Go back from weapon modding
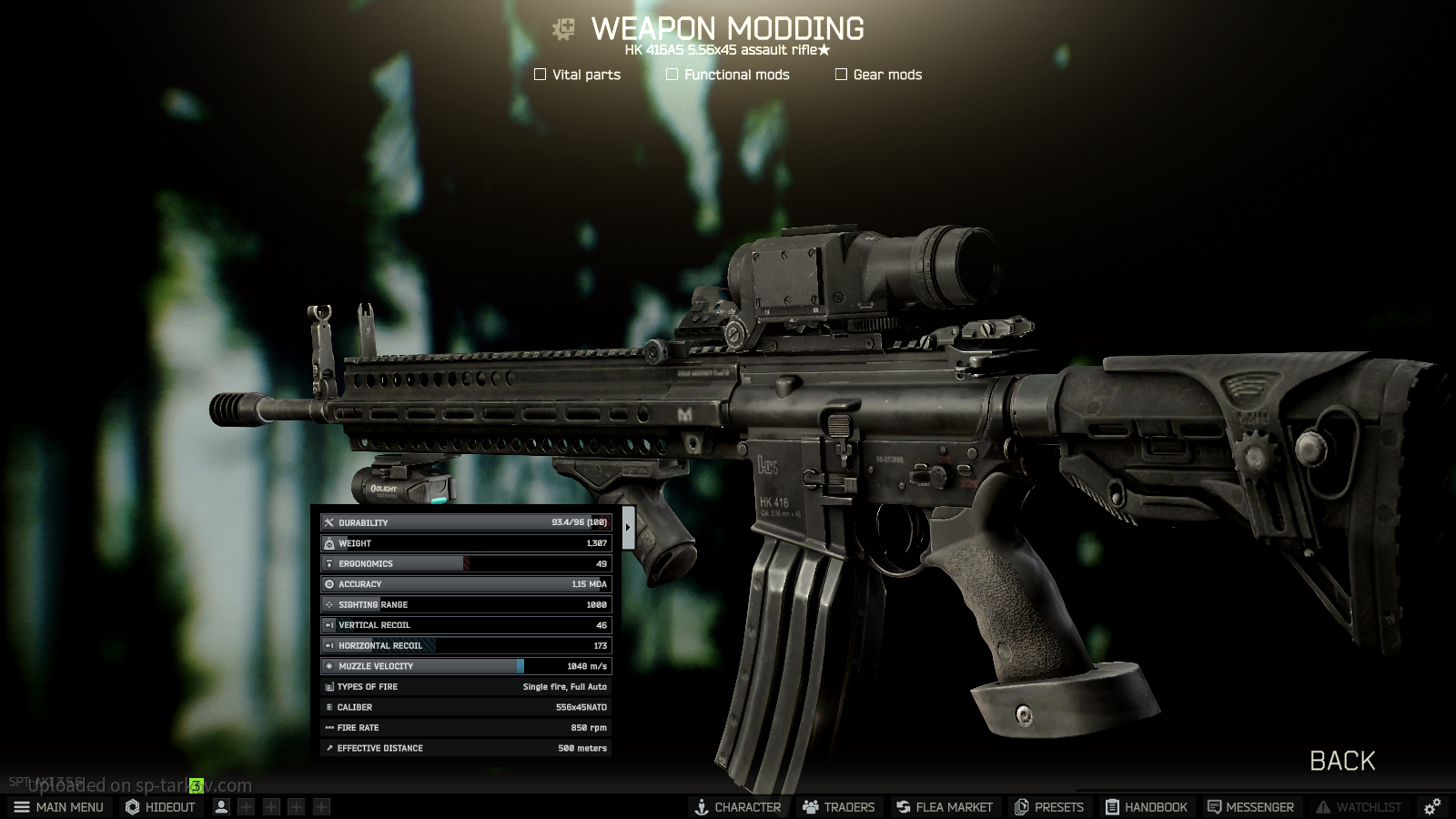This screenshot has width=1456, height=819. [x=1342, y=761]
